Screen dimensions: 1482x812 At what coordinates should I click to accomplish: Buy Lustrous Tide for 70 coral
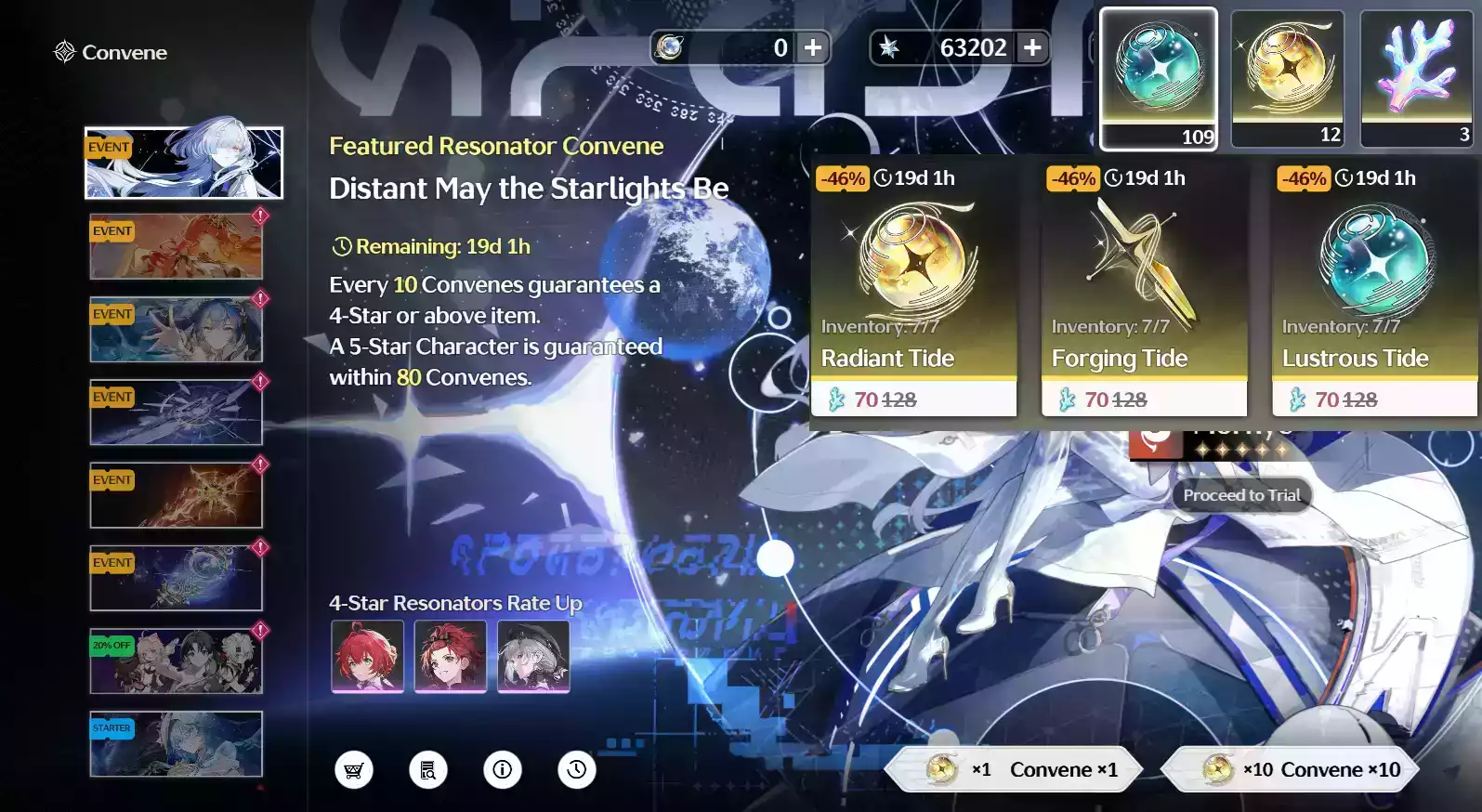(1373, 399)
